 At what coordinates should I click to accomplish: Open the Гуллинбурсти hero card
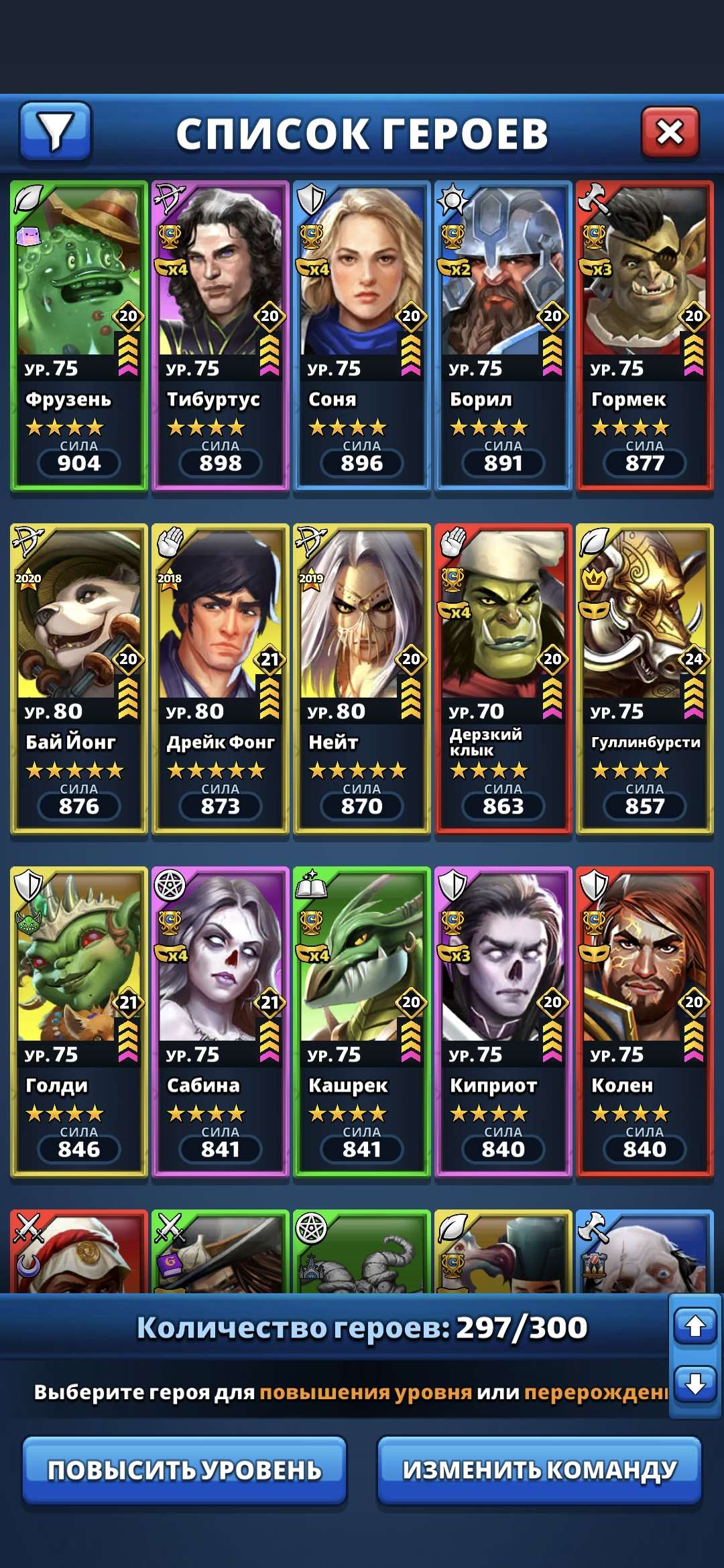tap(645, 678)
